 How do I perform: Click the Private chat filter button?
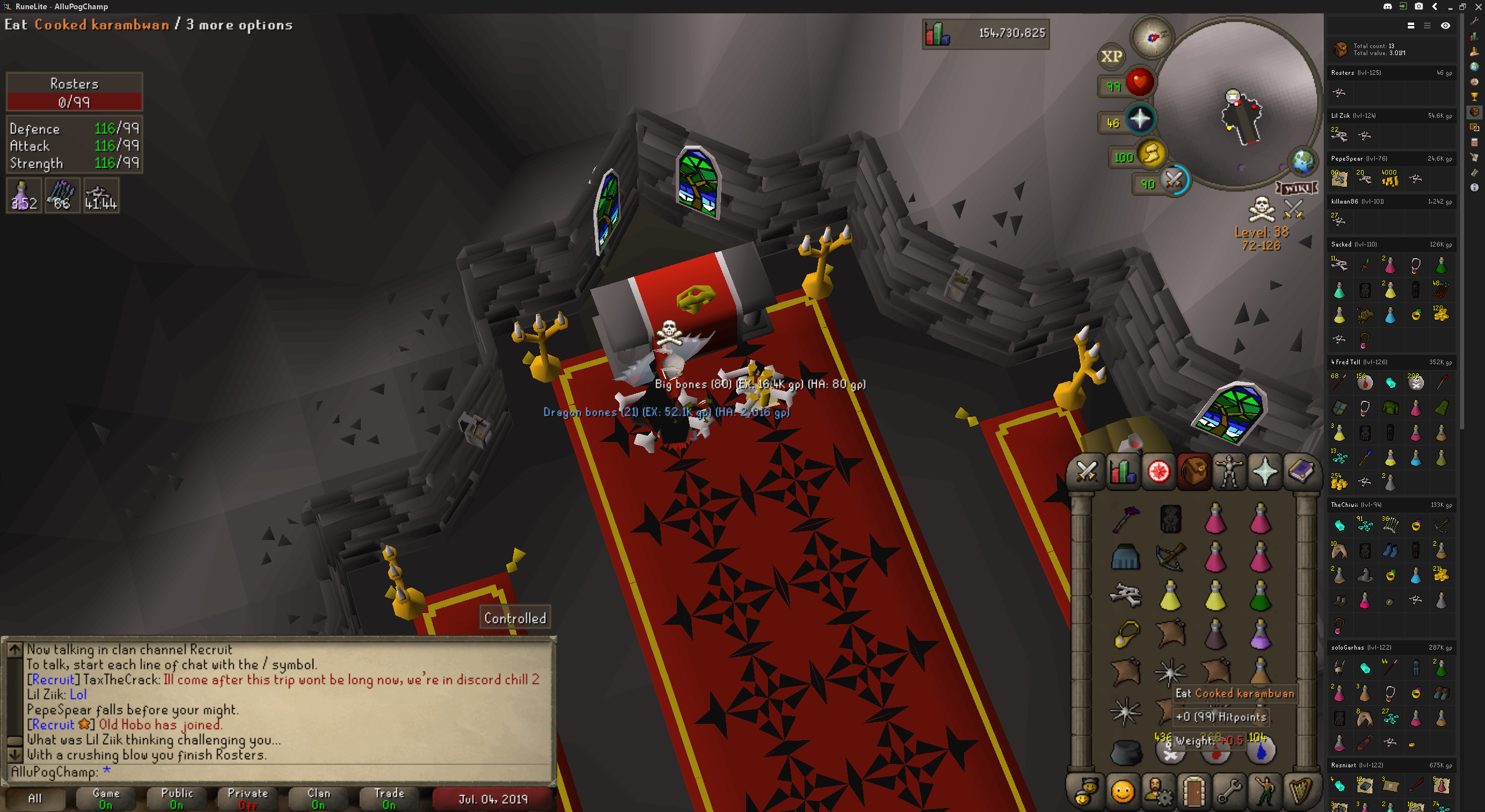click(248, 798)
